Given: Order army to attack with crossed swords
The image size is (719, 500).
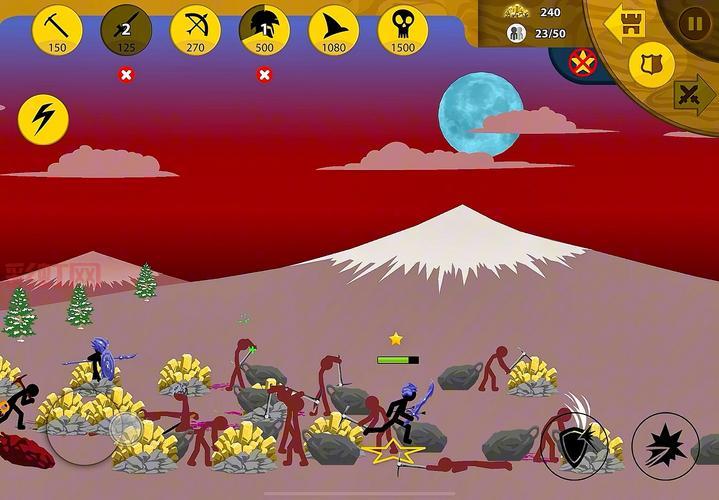Looking at the screenshot, I should pos(691,96).
